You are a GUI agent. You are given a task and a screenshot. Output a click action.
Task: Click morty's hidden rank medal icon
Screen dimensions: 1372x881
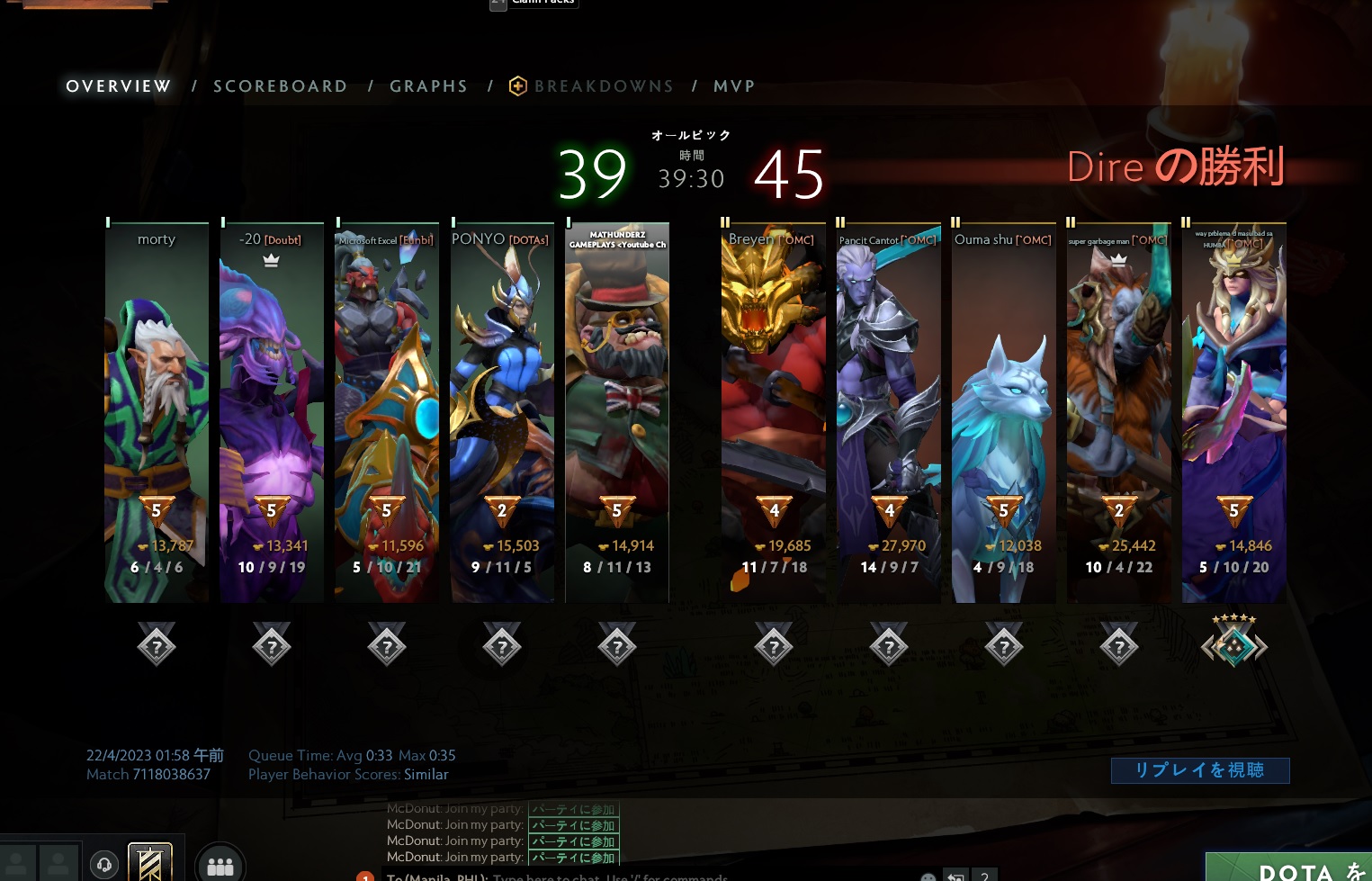(156, 644)
